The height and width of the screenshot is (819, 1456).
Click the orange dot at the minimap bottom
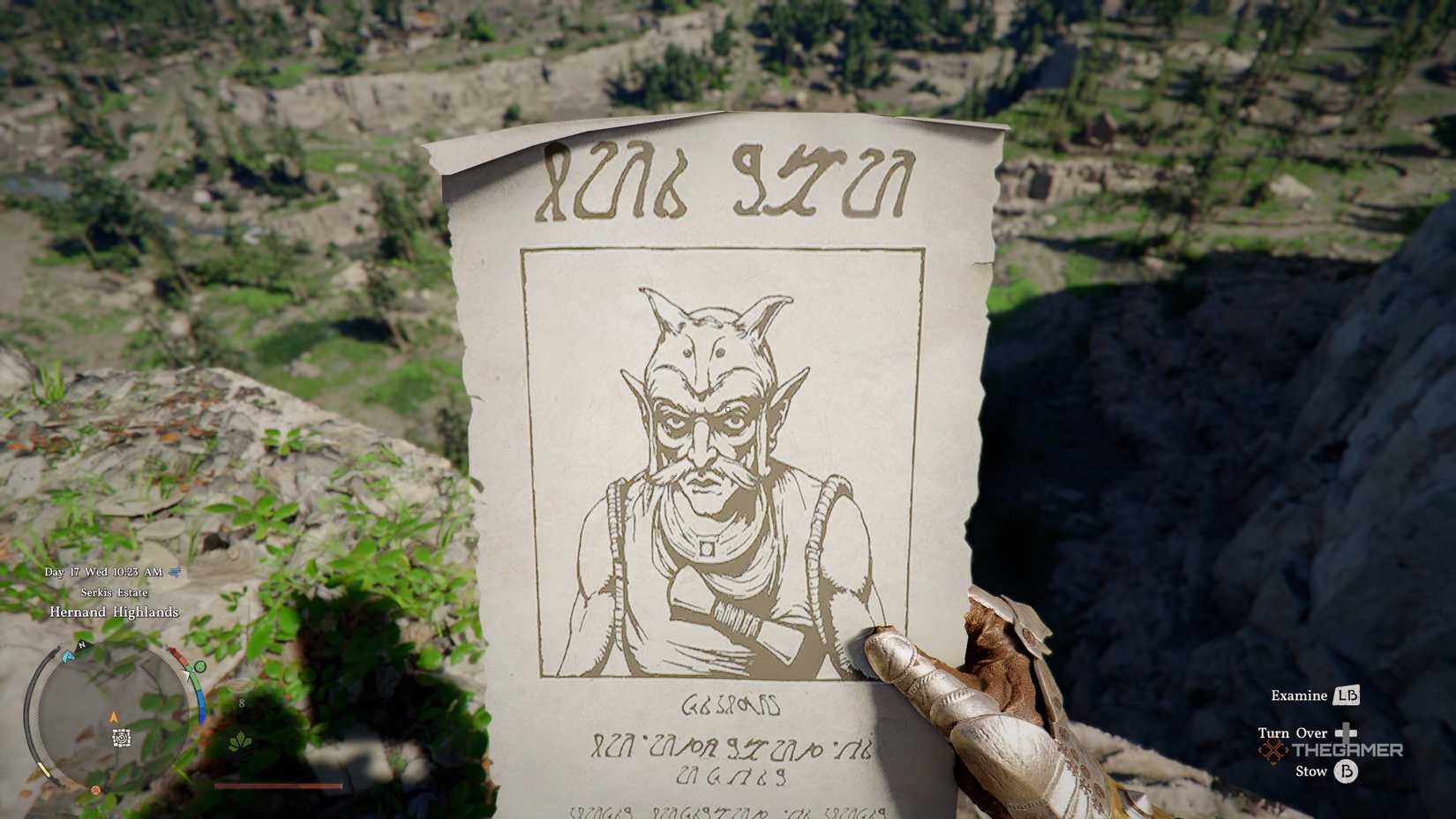pos(95,790)
